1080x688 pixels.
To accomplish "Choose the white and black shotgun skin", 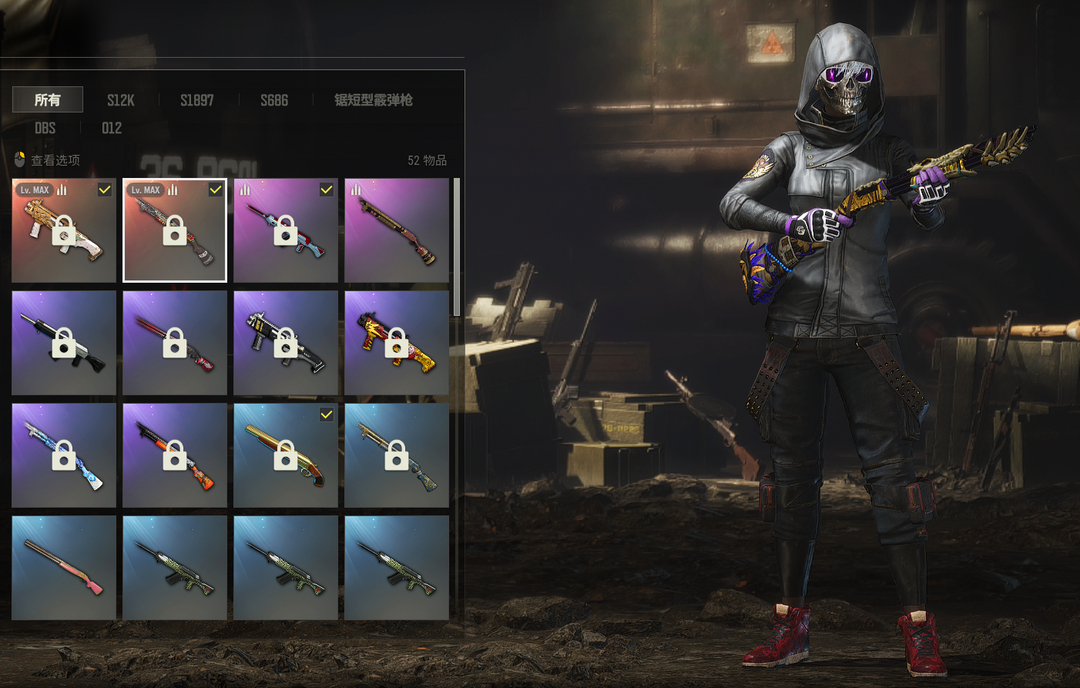I will click(x=63, y=343).
